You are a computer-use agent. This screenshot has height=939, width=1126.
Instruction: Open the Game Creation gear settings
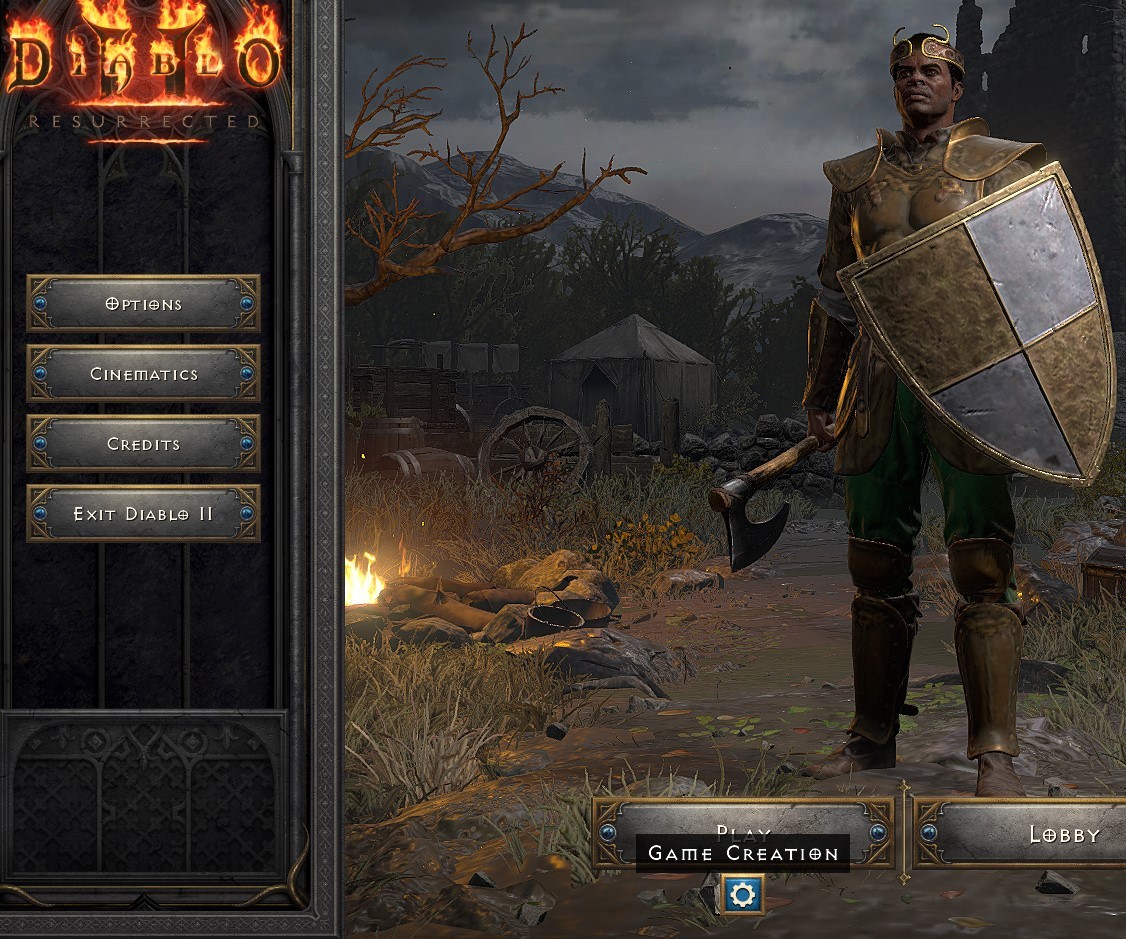tap(742, 895)
